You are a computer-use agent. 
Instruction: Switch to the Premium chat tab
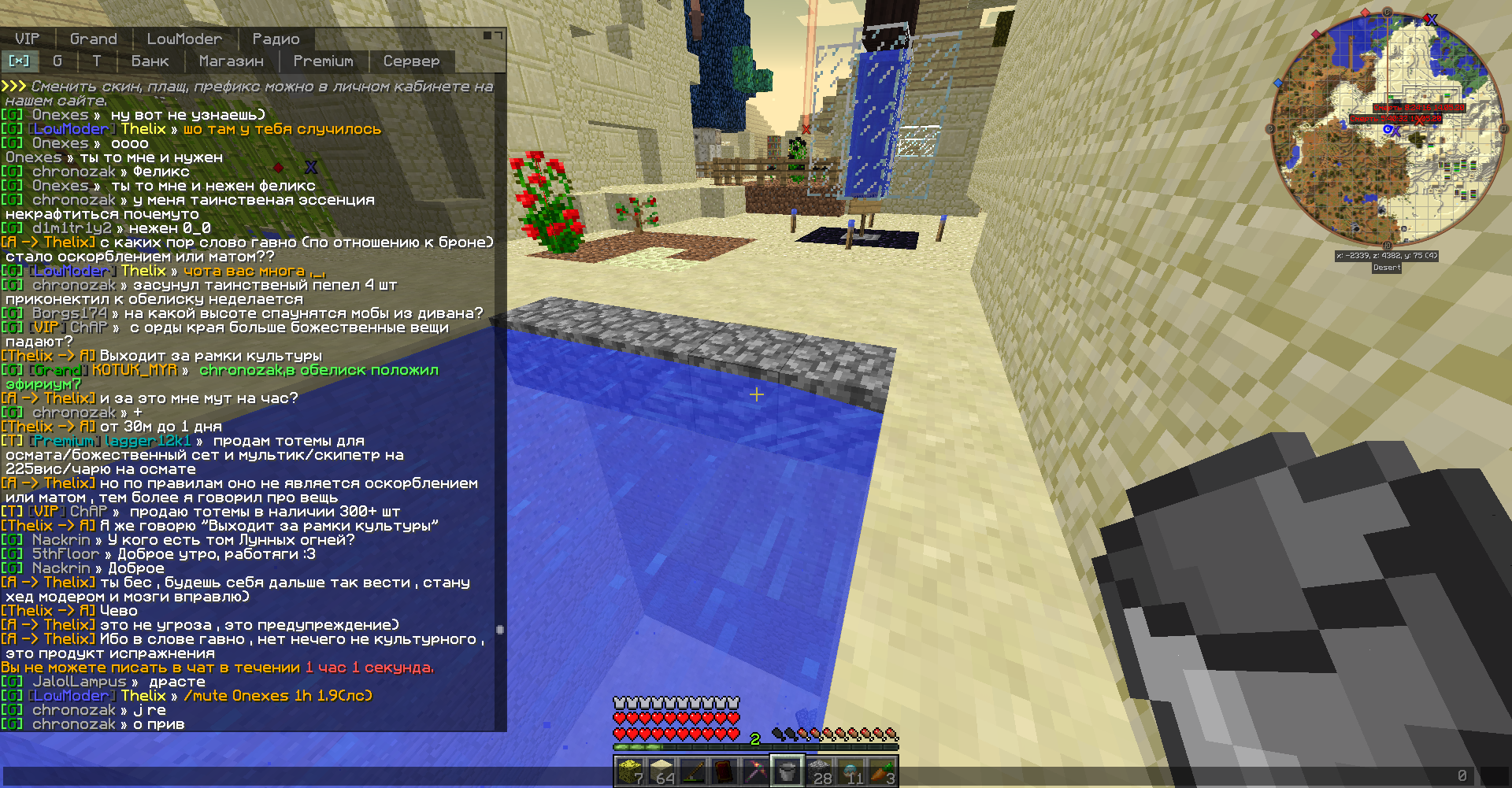pos(323,61)
